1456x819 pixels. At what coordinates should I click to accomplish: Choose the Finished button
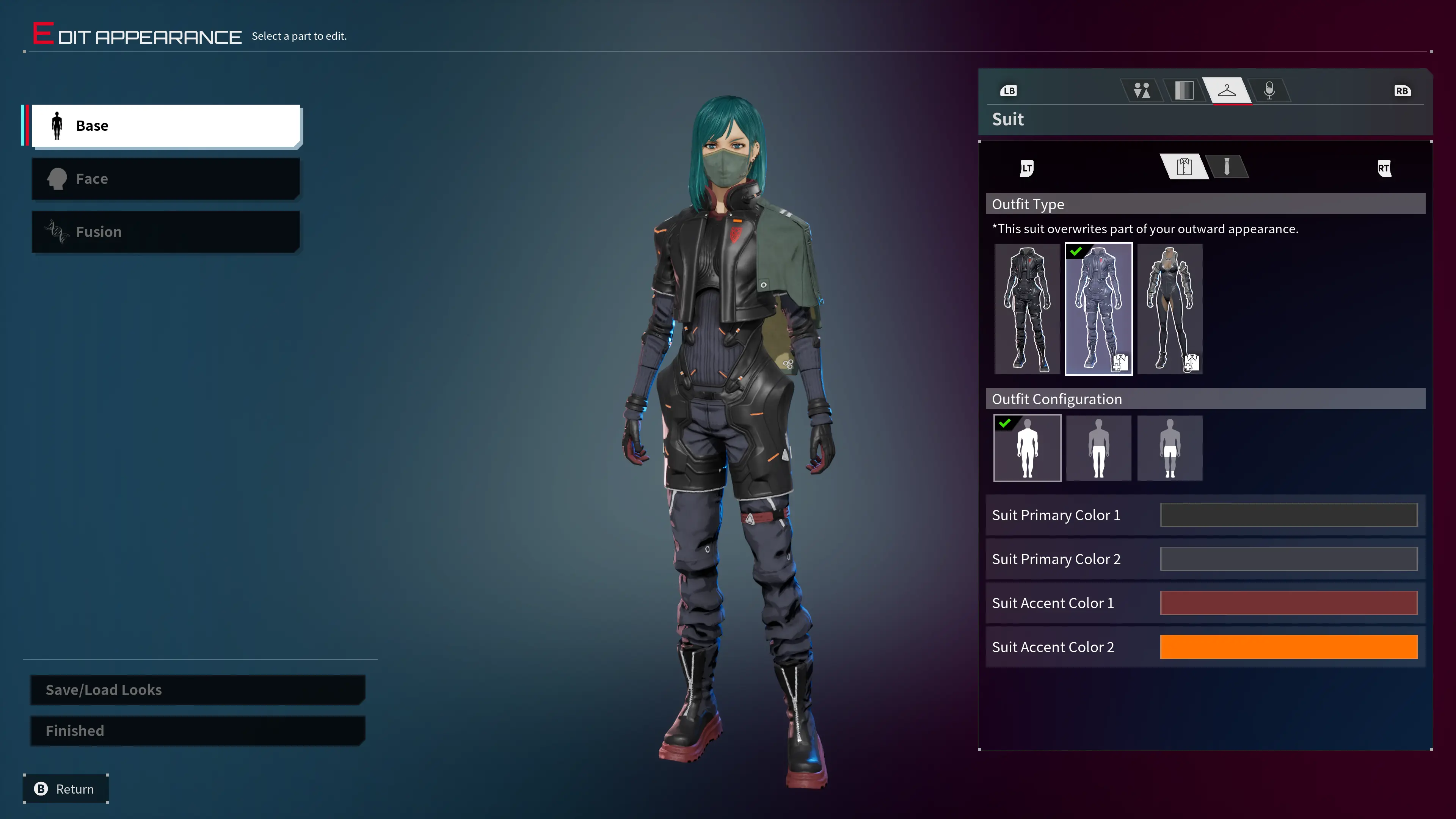pyautogui.click(x=197, y=731)
